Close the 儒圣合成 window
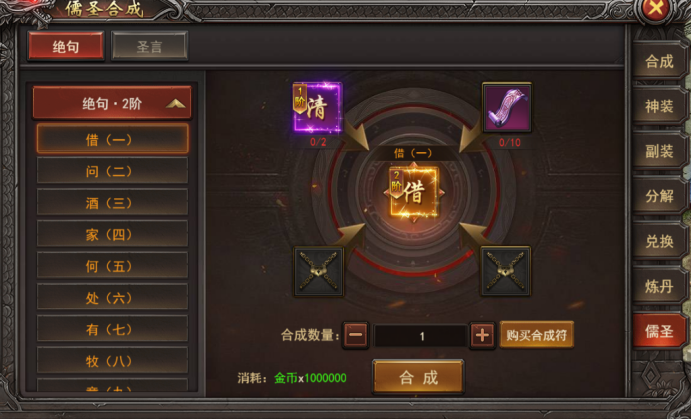 656,10
